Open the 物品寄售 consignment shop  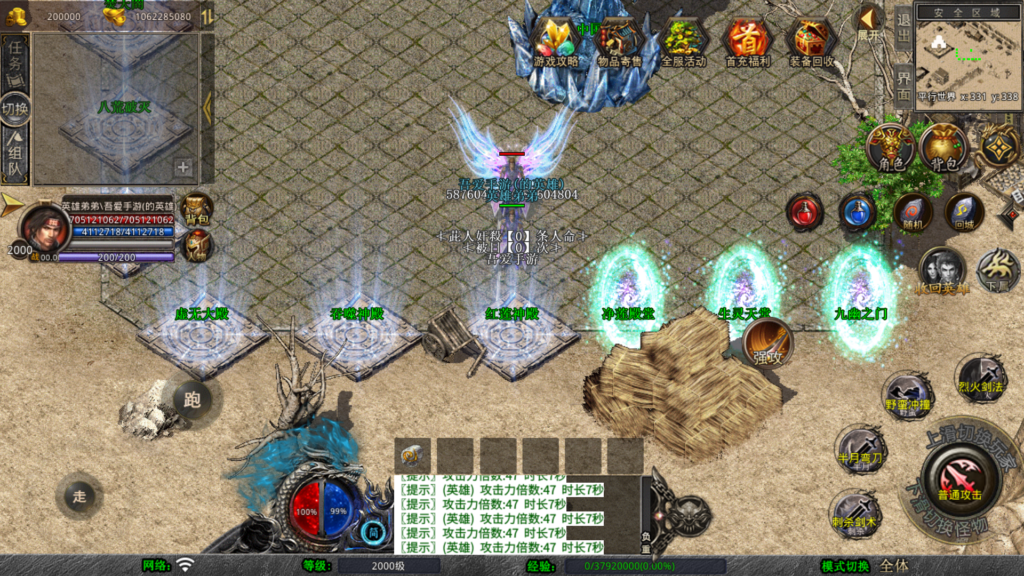click(x=620, y=43)
